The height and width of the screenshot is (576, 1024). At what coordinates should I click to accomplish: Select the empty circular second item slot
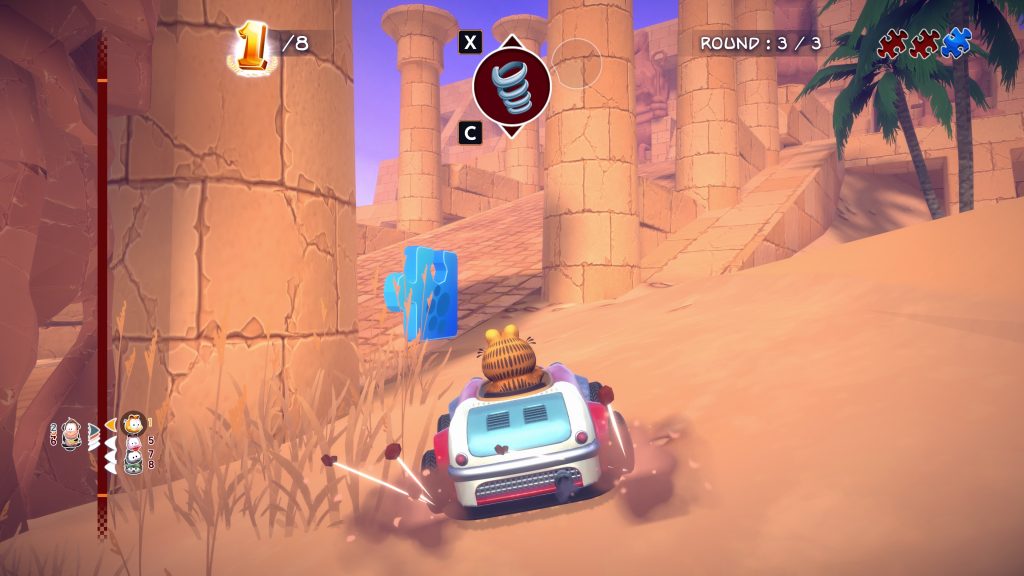click(x=576, y=64)
